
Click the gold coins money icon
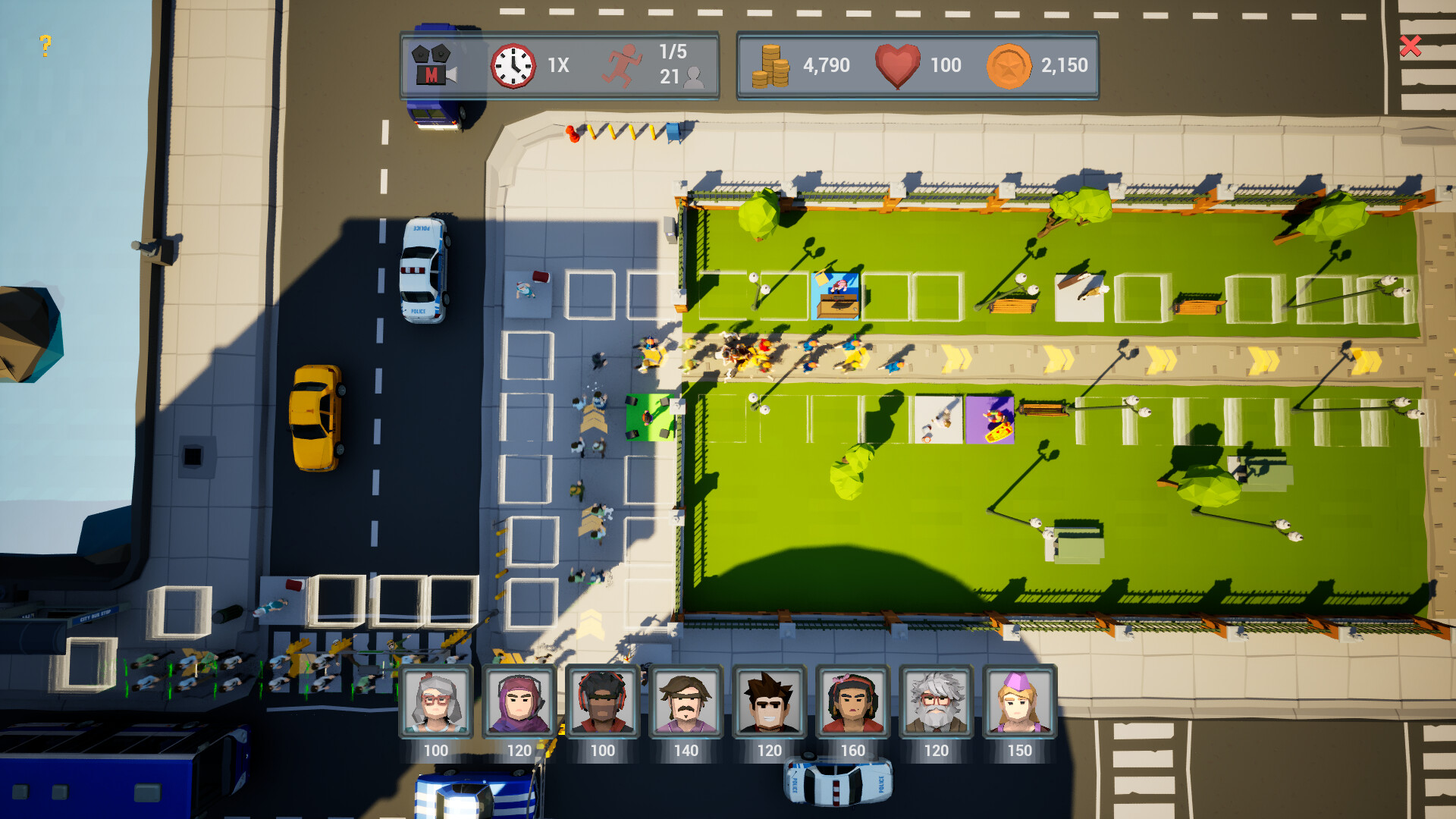pos(770,65)
